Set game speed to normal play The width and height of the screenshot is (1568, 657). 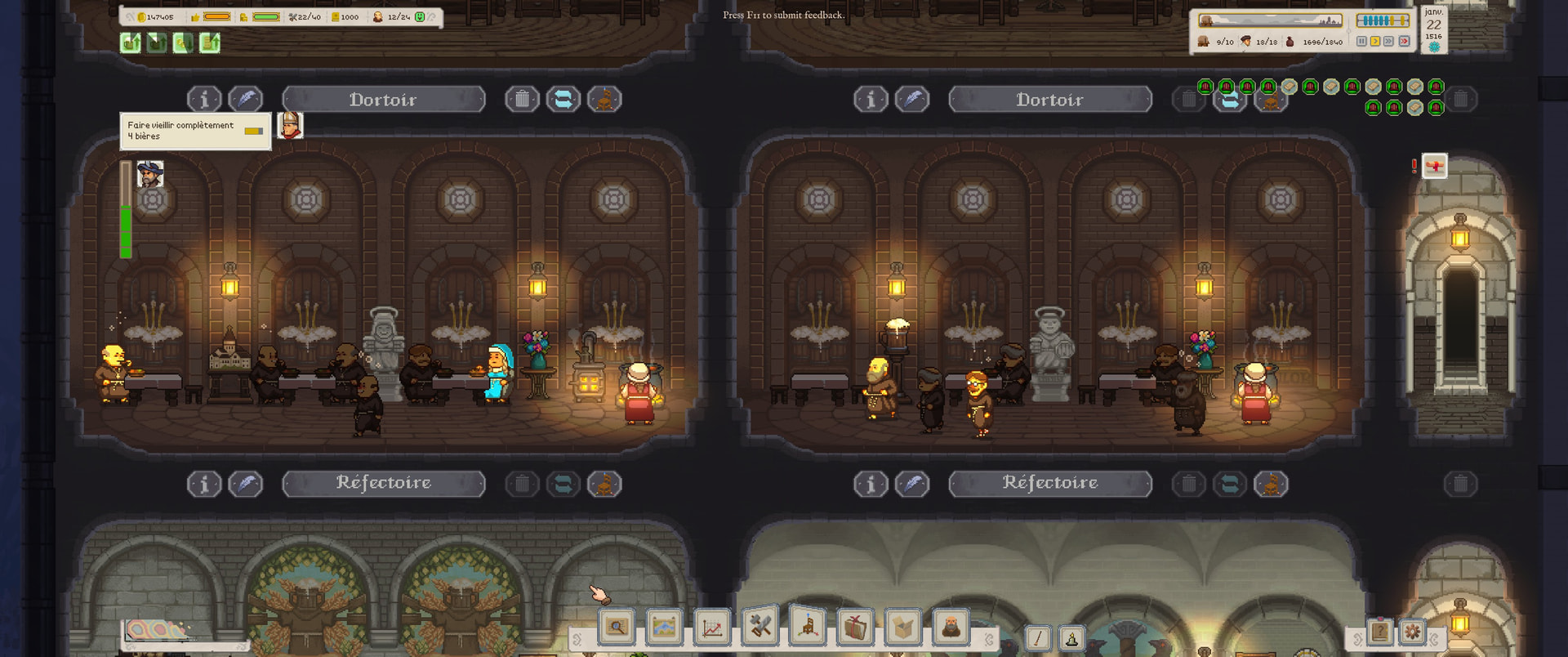(1375, 41)
